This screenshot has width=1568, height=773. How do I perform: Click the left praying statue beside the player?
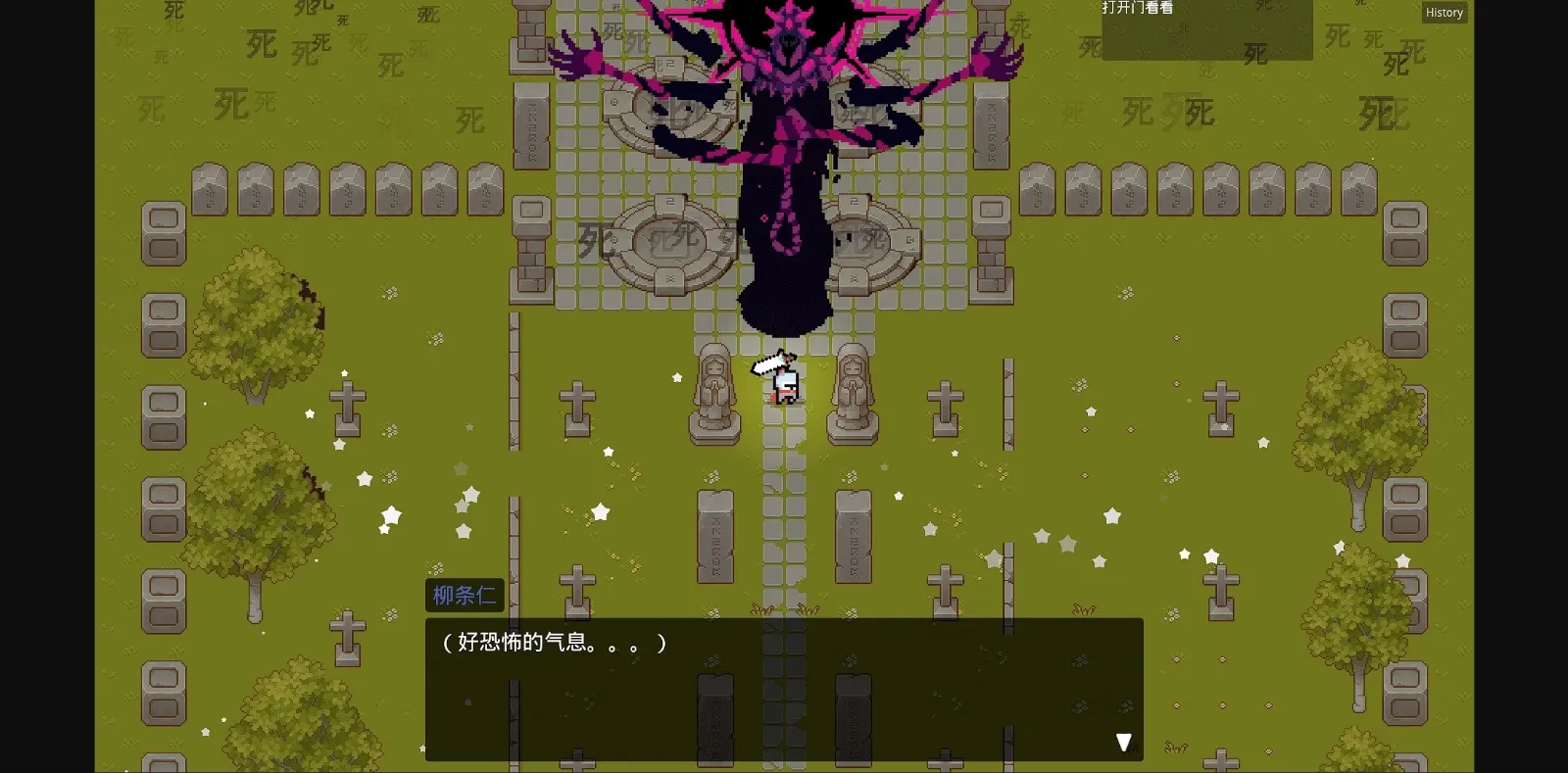tap(713, 392)
